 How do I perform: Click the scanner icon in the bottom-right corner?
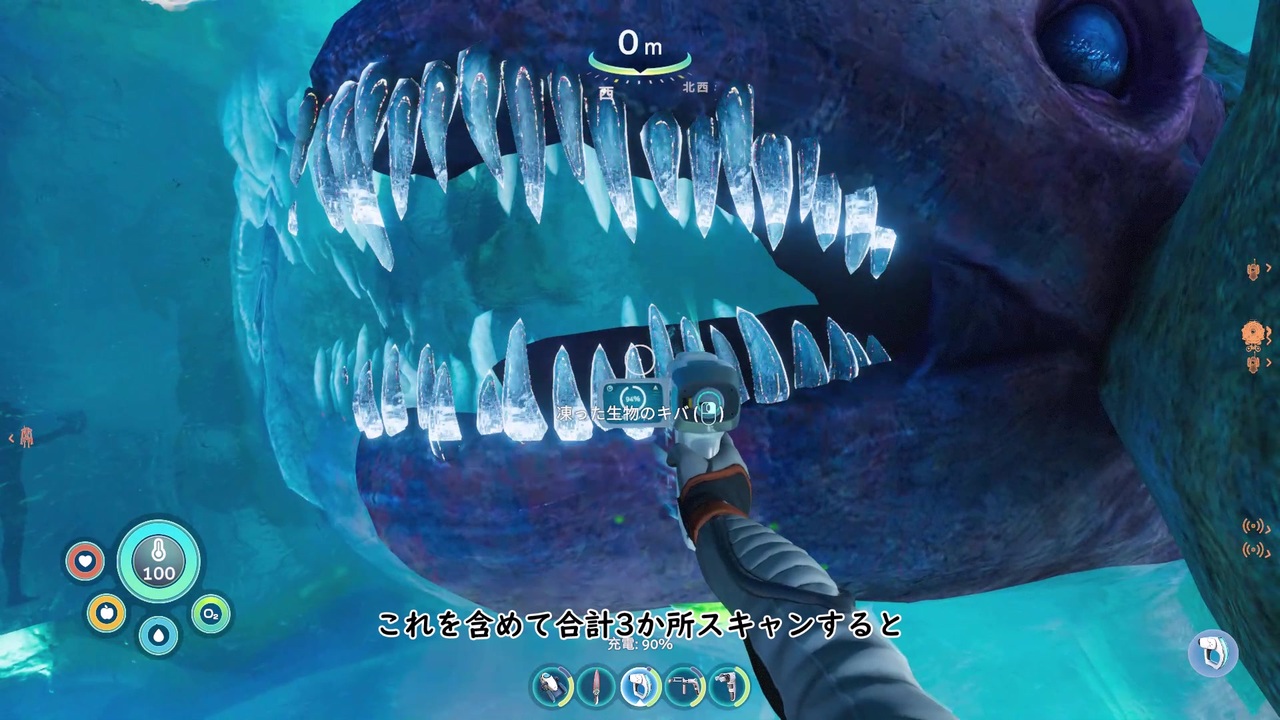[1213, 652]
